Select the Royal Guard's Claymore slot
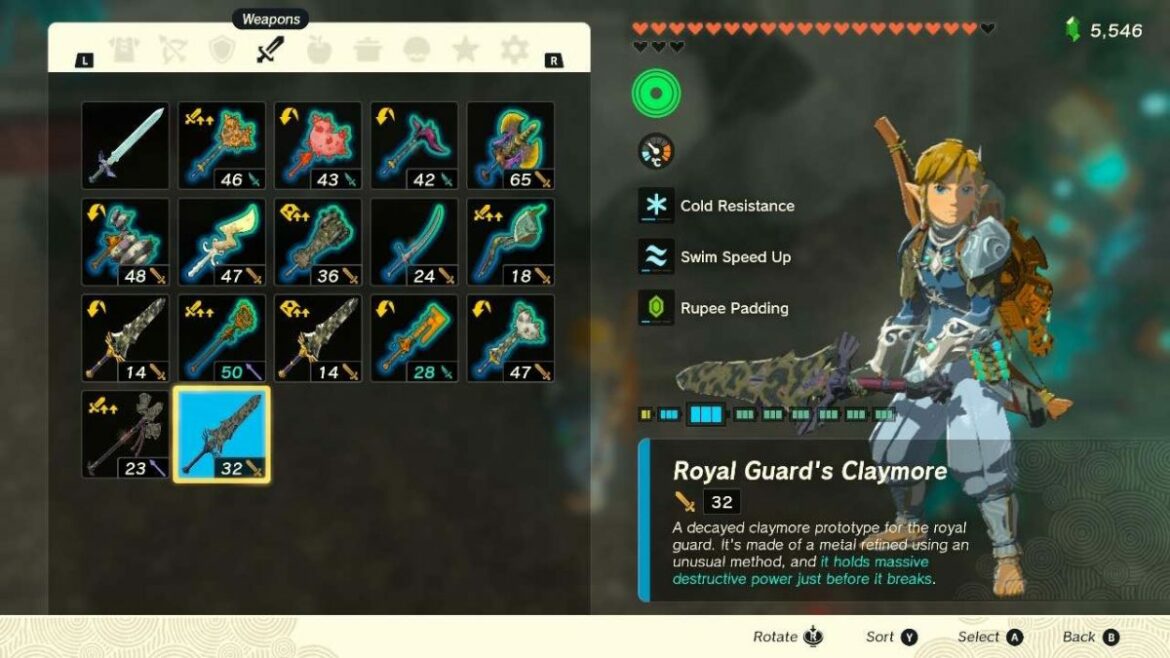Viewport: 1170px width, 658px height. 221,434
